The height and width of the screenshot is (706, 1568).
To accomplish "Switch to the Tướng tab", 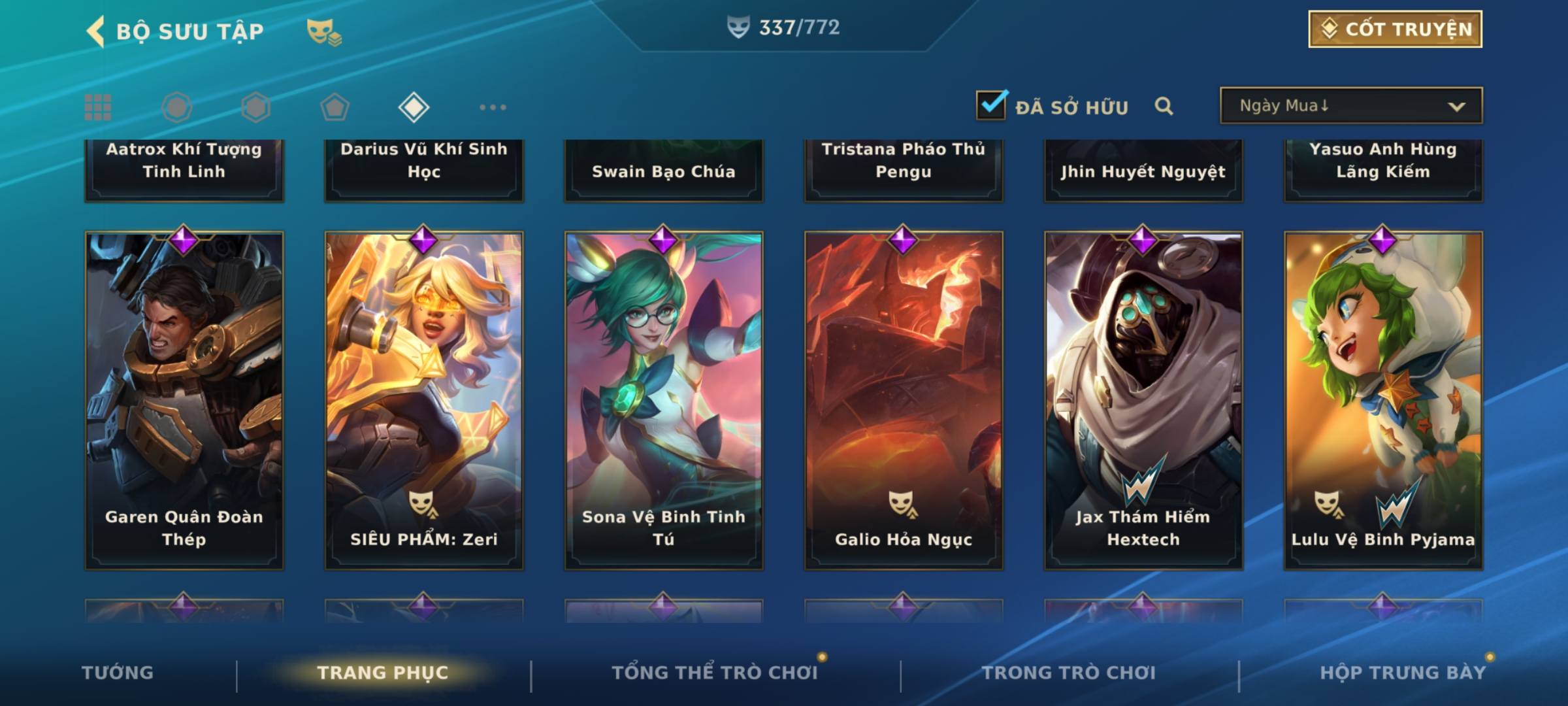I will [x=118, y=673].
